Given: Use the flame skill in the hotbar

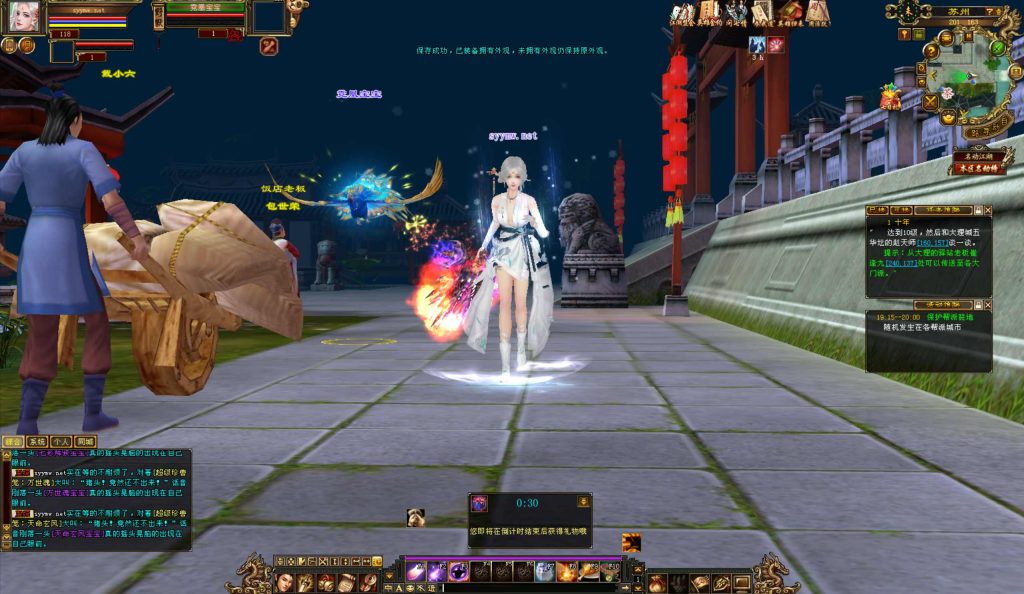Looking at the screenshot, I should click(x=567, y=572).
